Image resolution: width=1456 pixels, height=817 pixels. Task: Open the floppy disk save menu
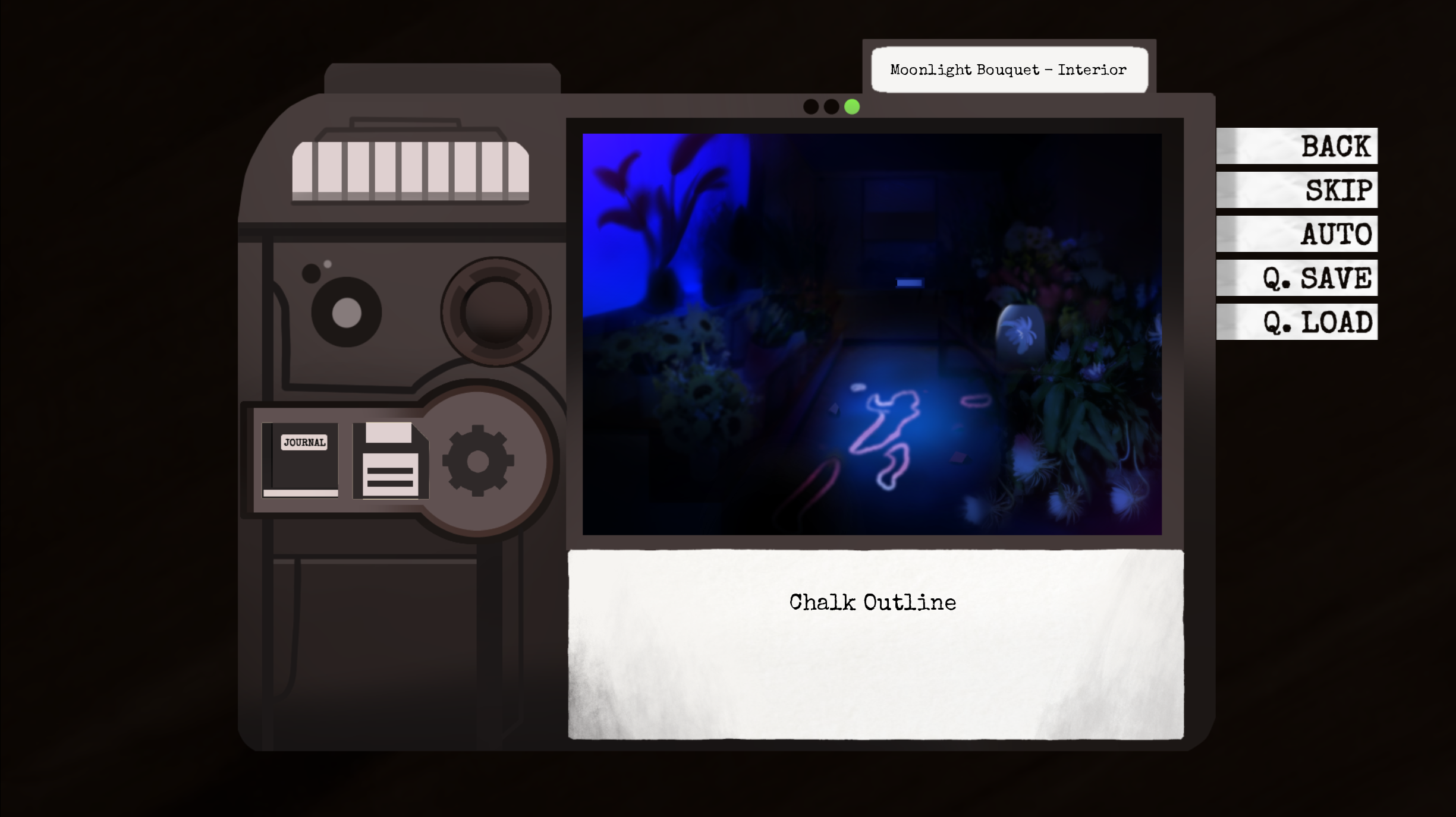[391, 460]
